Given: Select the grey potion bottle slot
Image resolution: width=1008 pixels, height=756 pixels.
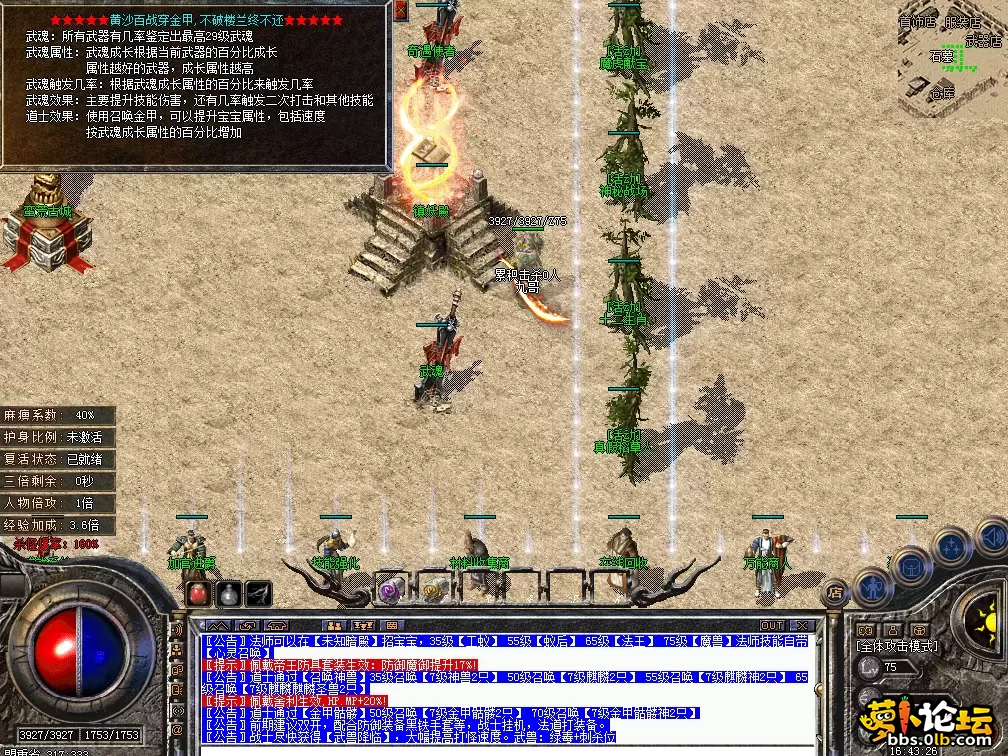Looking at the screenshot, I should coord(228,592).
